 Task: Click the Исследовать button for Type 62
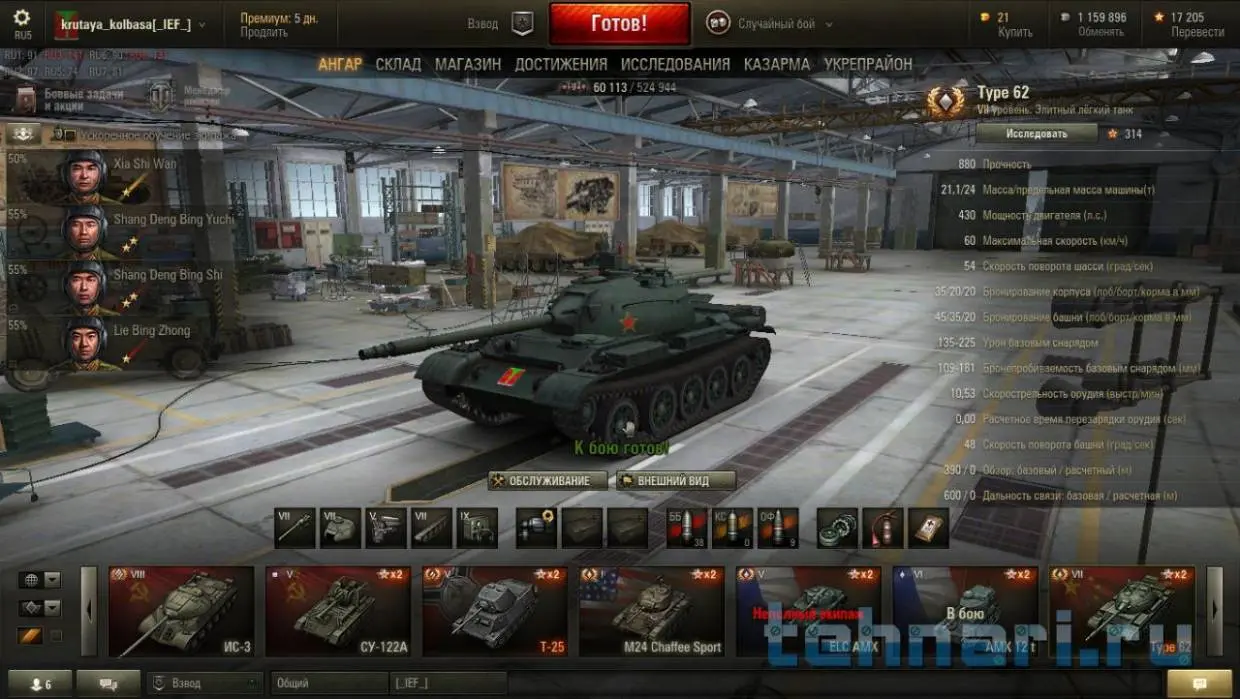click(1036, 133)
